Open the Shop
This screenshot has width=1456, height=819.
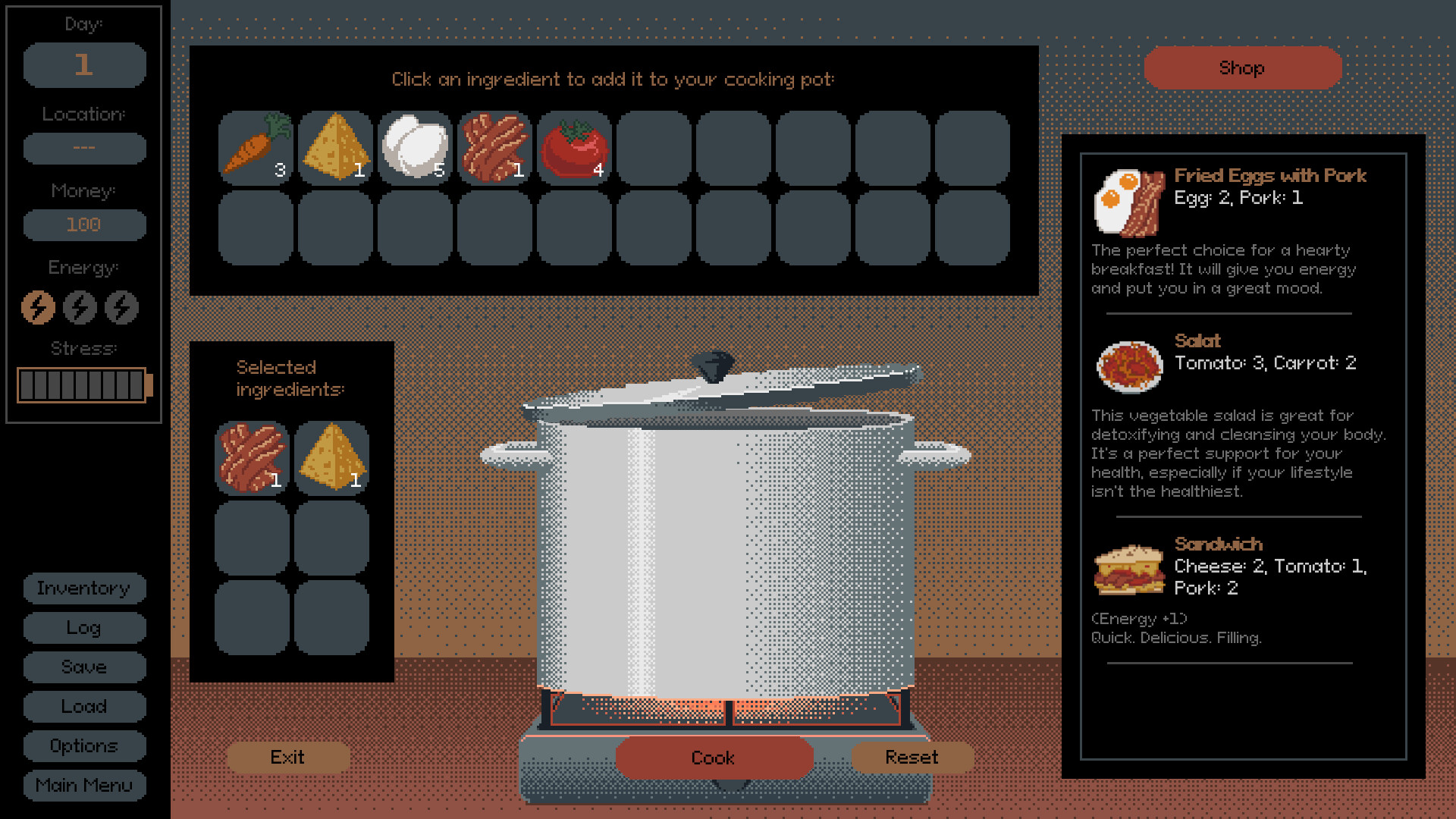point(1242,67)
